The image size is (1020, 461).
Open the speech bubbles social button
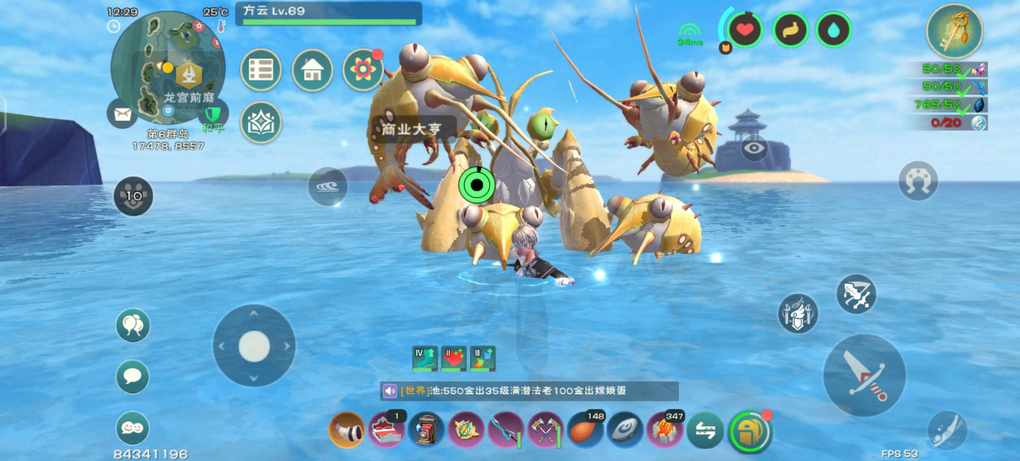point(132,325)
